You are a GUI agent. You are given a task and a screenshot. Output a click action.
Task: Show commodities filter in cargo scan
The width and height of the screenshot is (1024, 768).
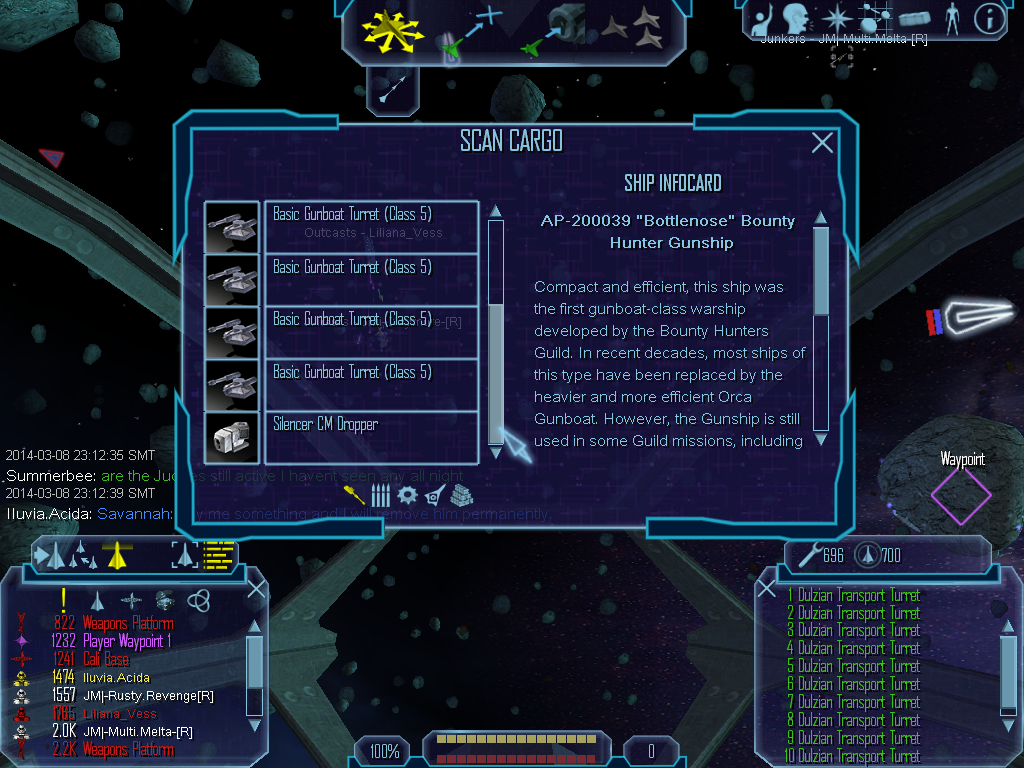point(461,495)
